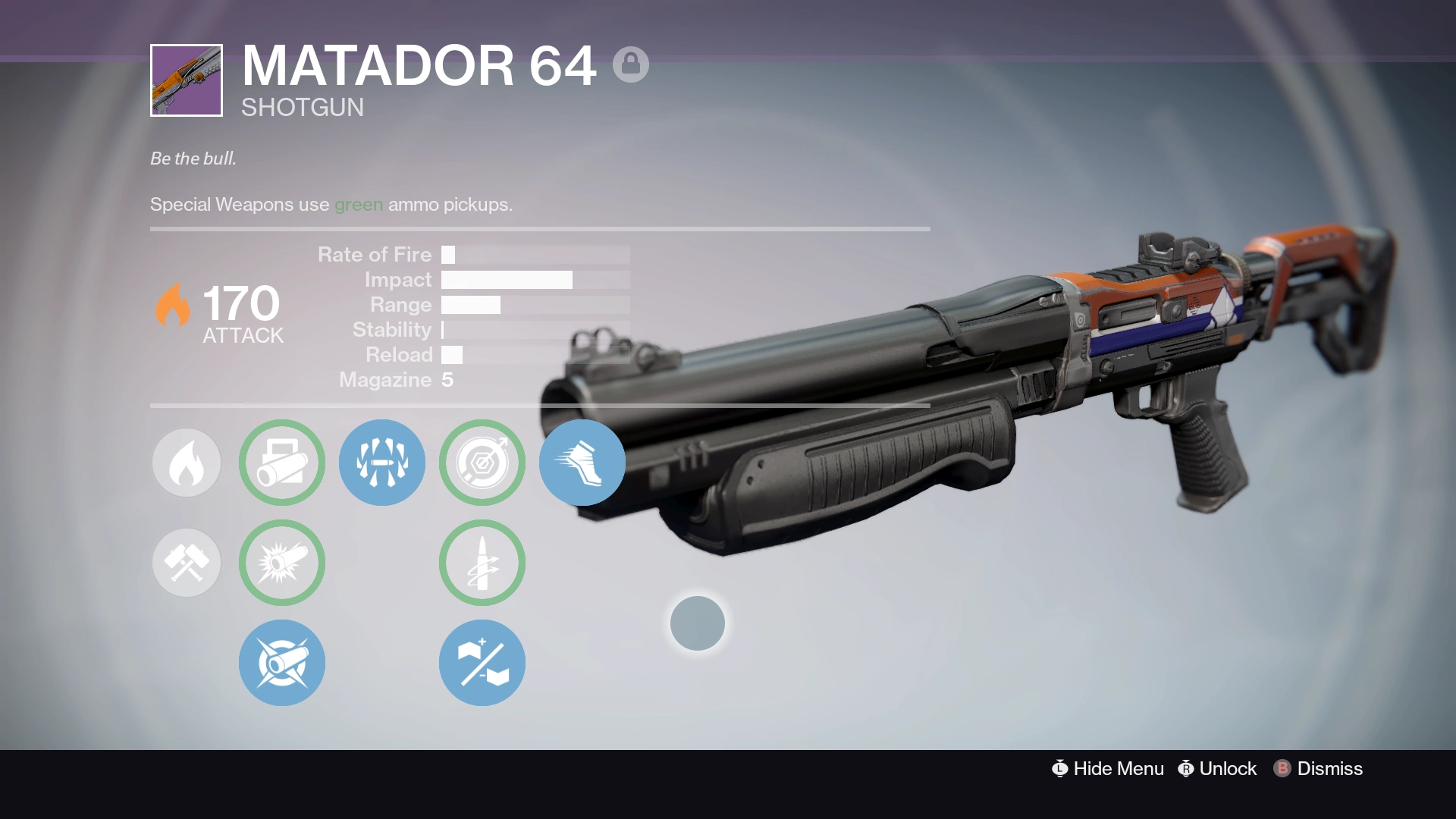Select the spiraling bullet accuracy perk icon
This screenshot has height=819, width=1456.
482,562
